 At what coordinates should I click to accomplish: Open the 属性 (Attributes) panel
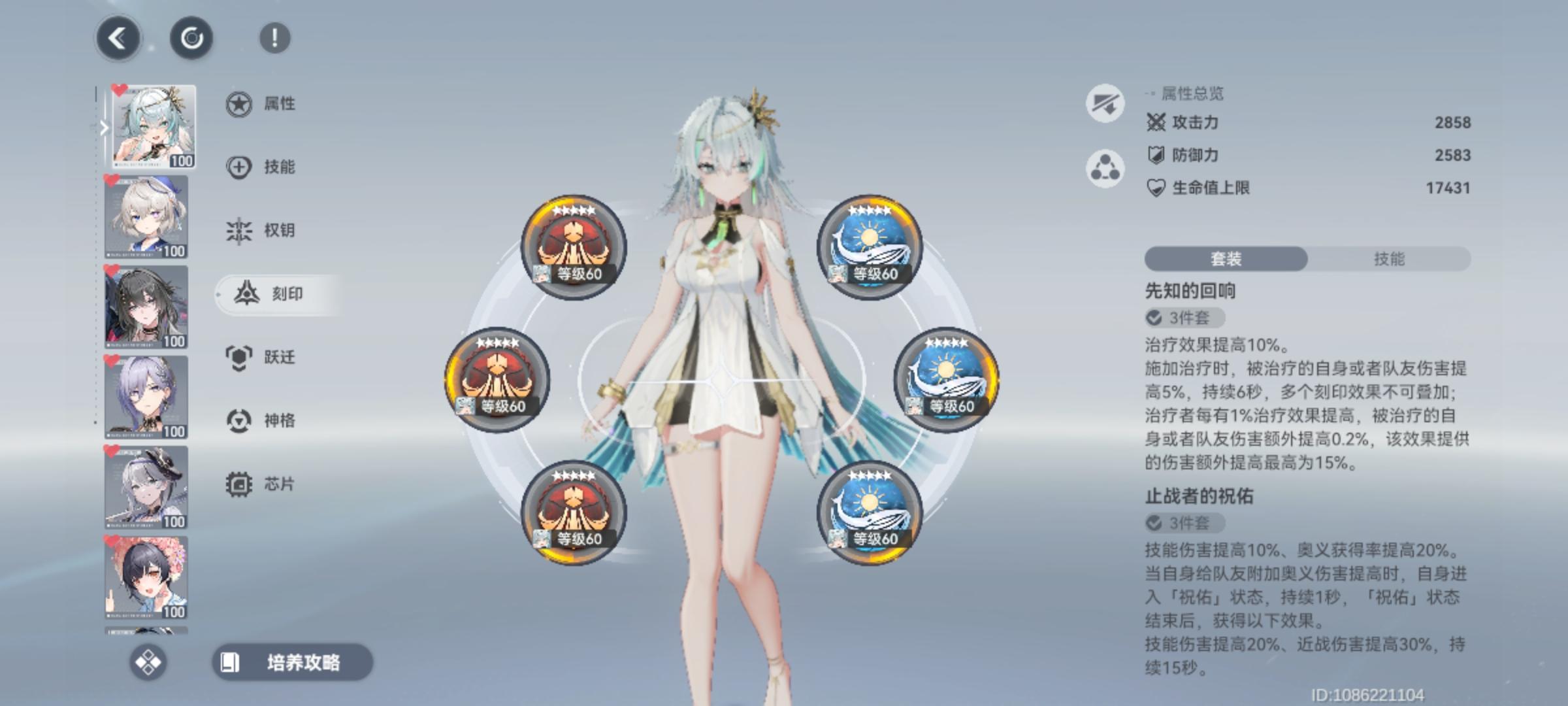(274, 103)
